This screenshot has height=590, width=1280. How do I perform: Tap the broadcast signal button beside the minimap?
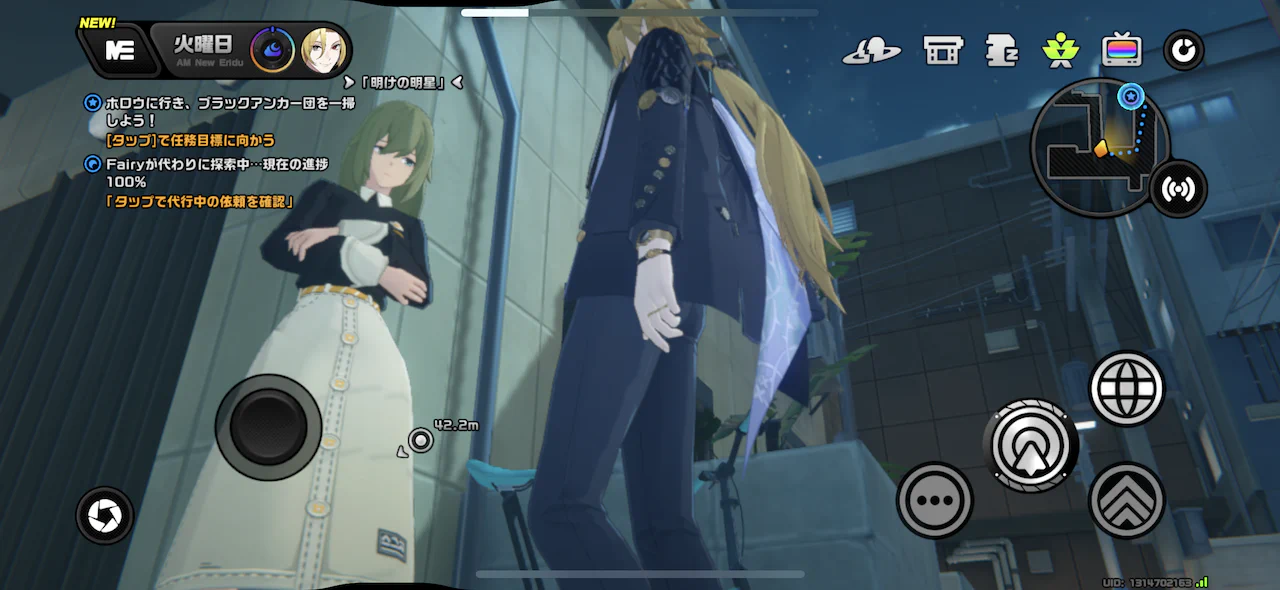click(1179, 189)
